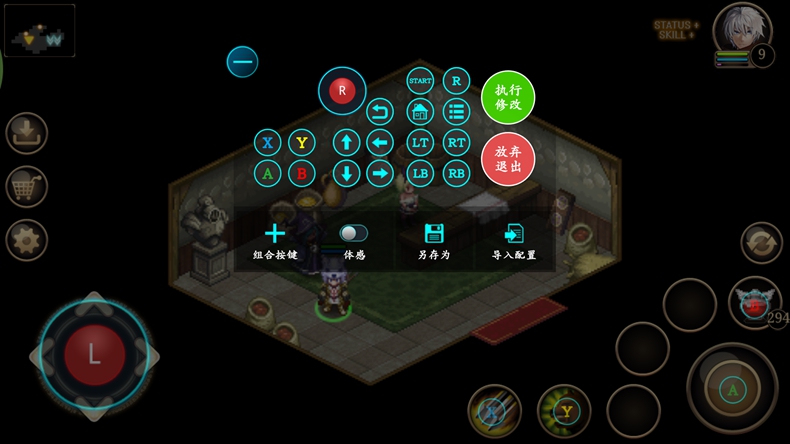Select the house-shaped home key

(x=420, y=111)
